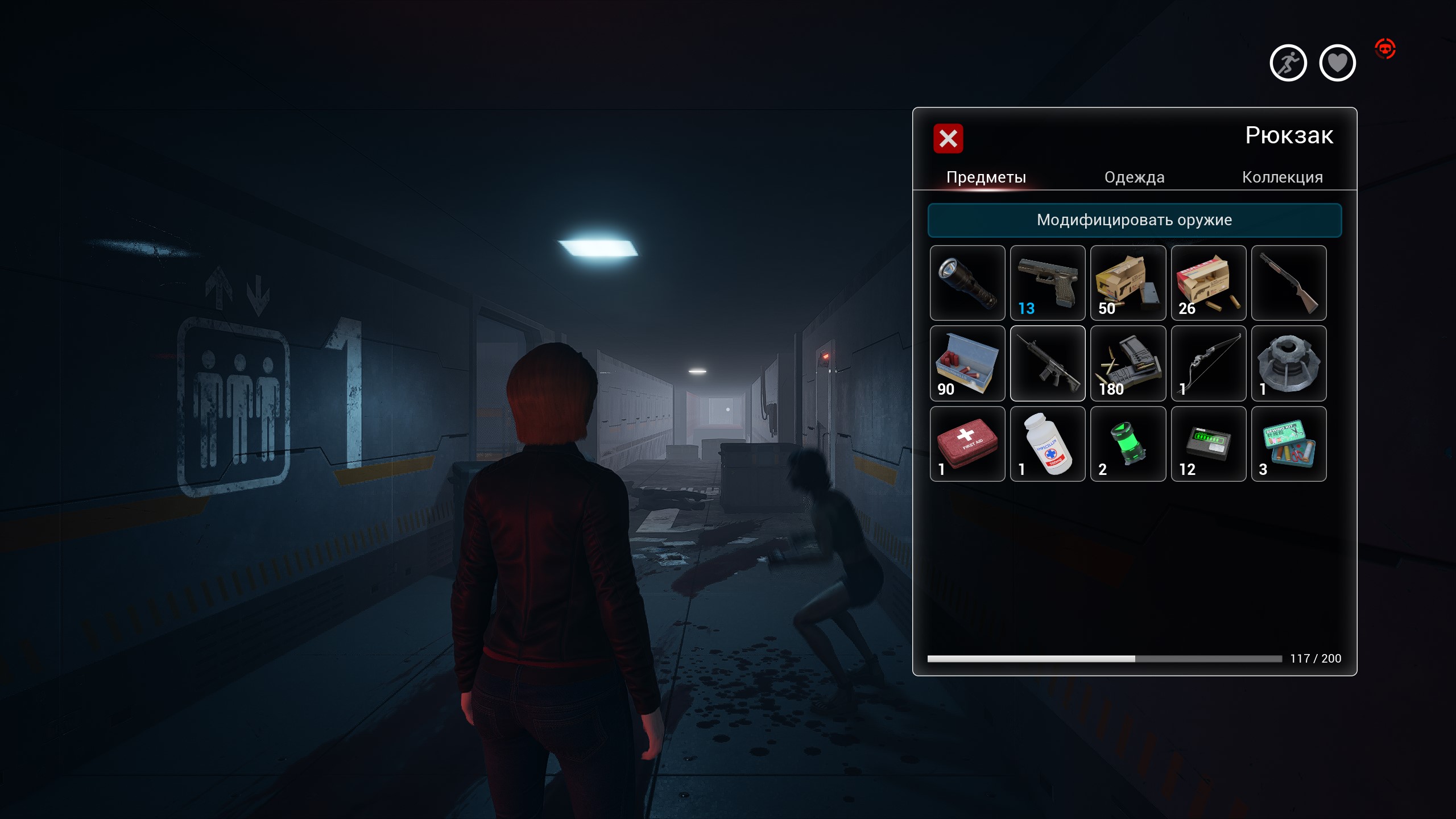Image resolution: width=1456 pixels, height=819 pixels.
Task: Select the flashlight slot
Action: (967, 283)
